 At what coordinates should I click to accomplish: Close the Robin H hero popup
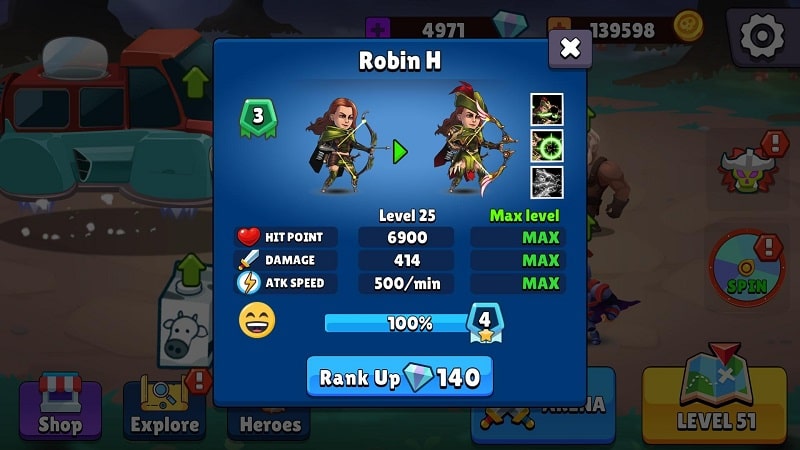pos(570,48)
